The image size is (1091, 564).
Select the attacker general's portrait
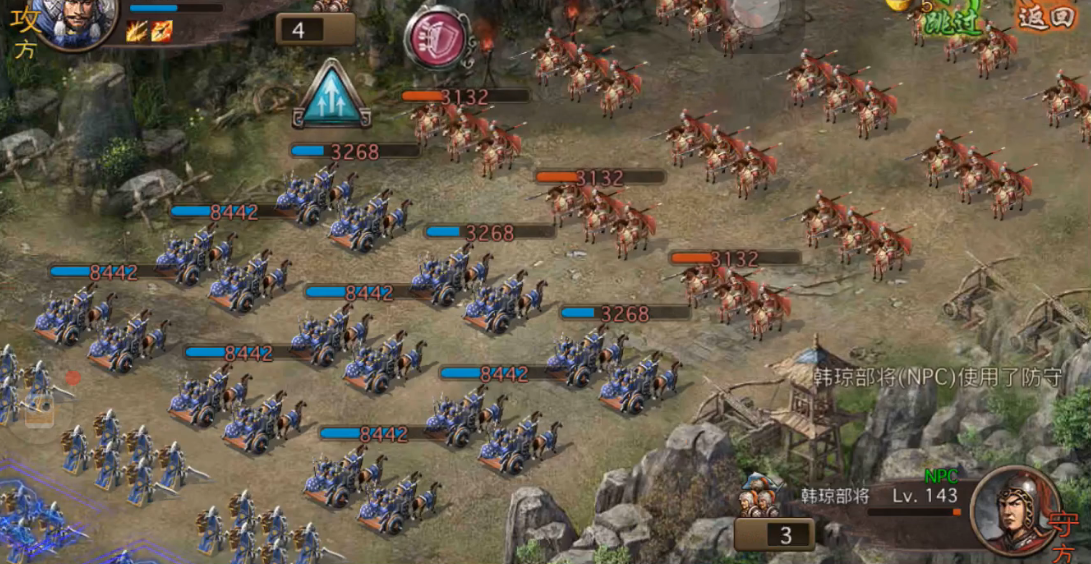[73, 21]
